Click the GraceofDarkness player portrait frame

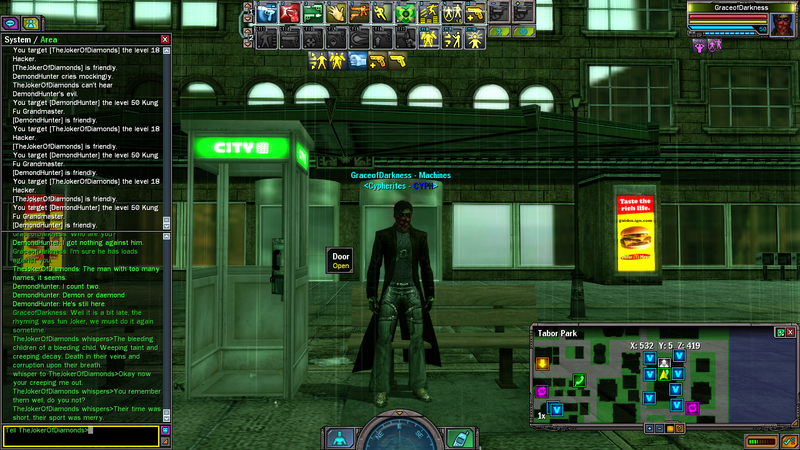coord(742,20)
